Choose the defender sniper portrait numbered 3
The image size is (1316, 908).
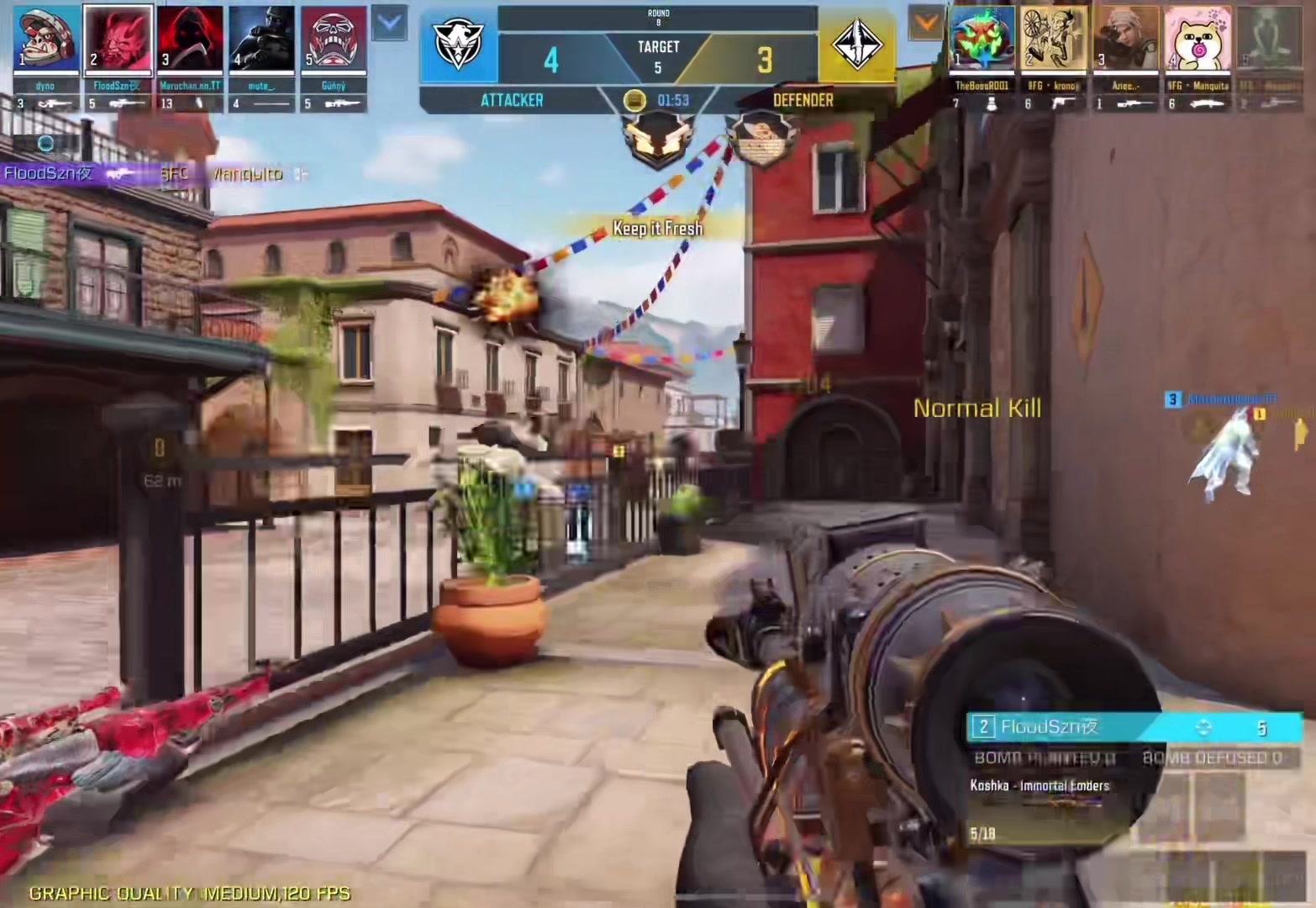point(1125,40)
